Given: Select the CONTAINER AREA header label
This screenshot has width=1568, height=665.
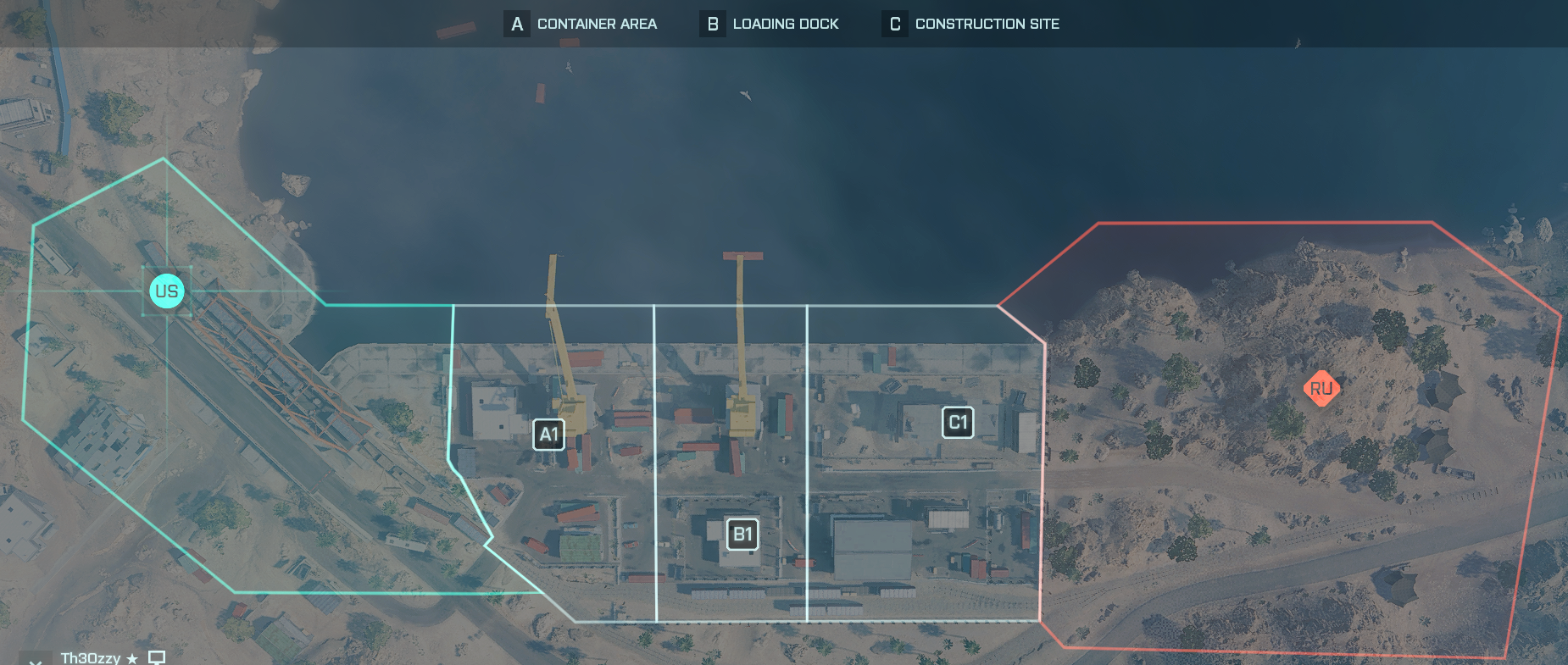Looking at the screenshot, I should pyautogui.click(x=597, y=24).
